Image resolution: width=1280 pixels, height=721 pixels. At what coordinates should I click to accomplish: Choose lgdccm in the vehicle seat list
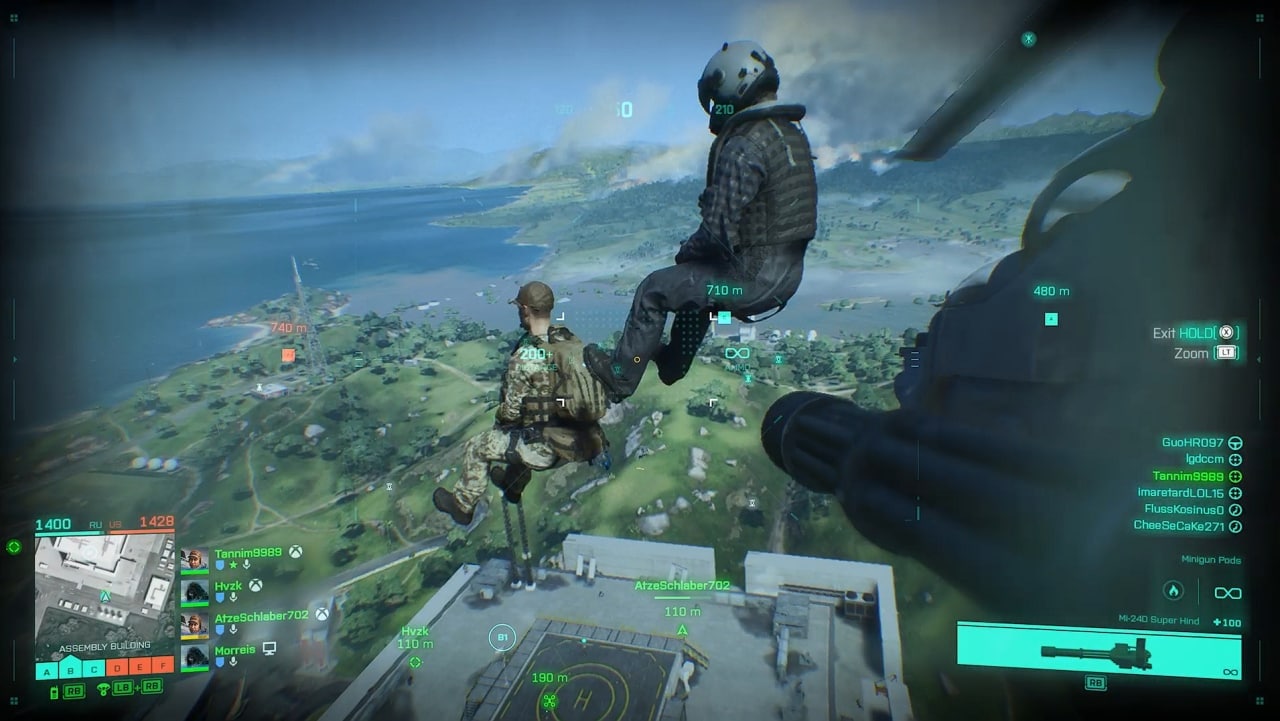click(1205, 459)
